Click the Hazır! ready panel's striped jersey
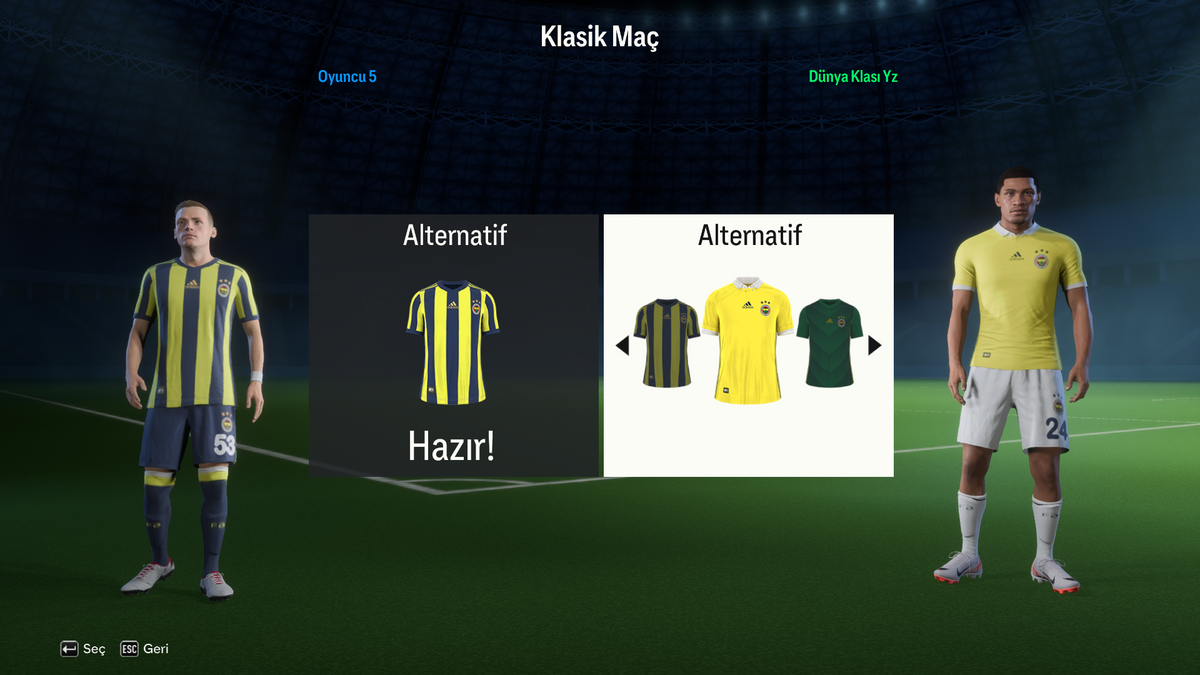 453,342
